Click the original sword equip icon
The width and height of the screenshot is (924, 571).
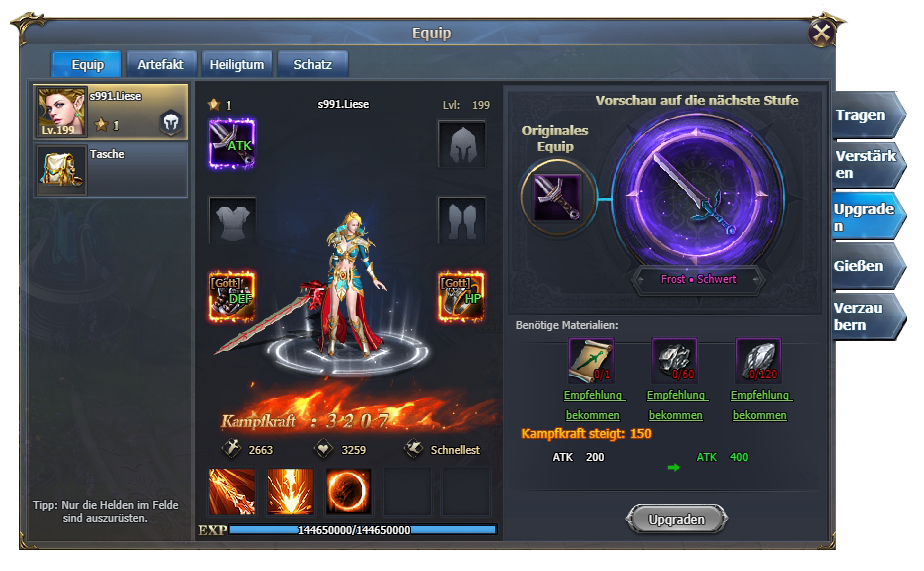pos(557,197)
